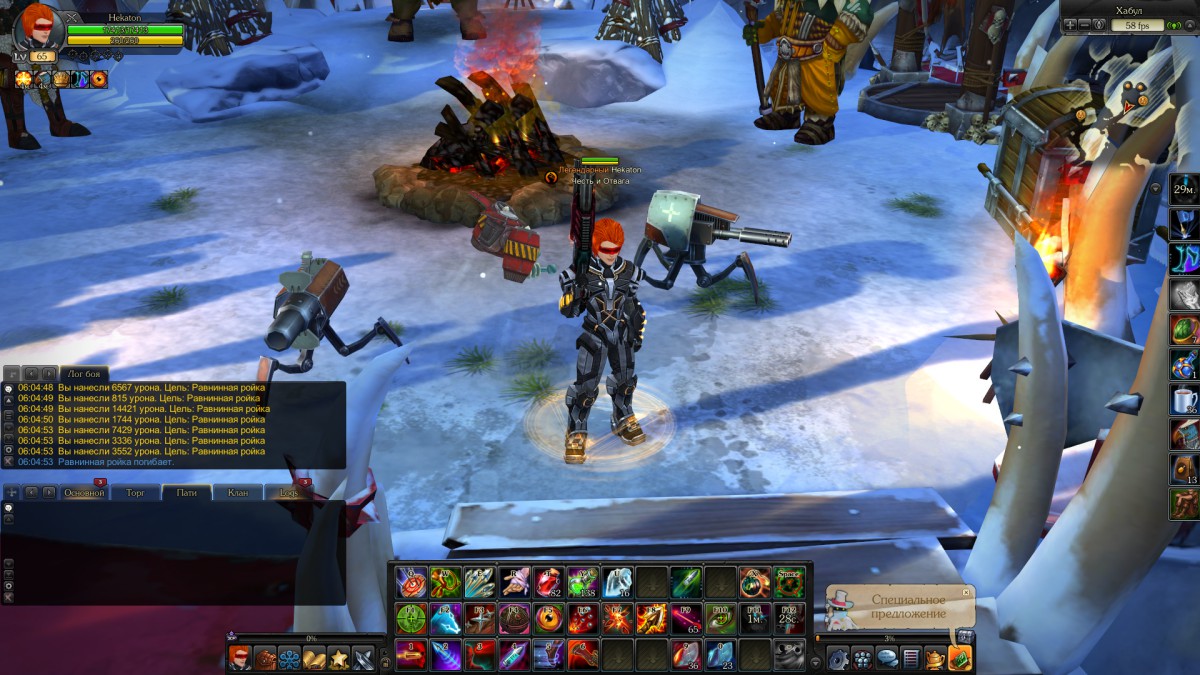Screen dimensions: 1200x675
Task: Switch to the Клан chat tab
Action: 238,493
